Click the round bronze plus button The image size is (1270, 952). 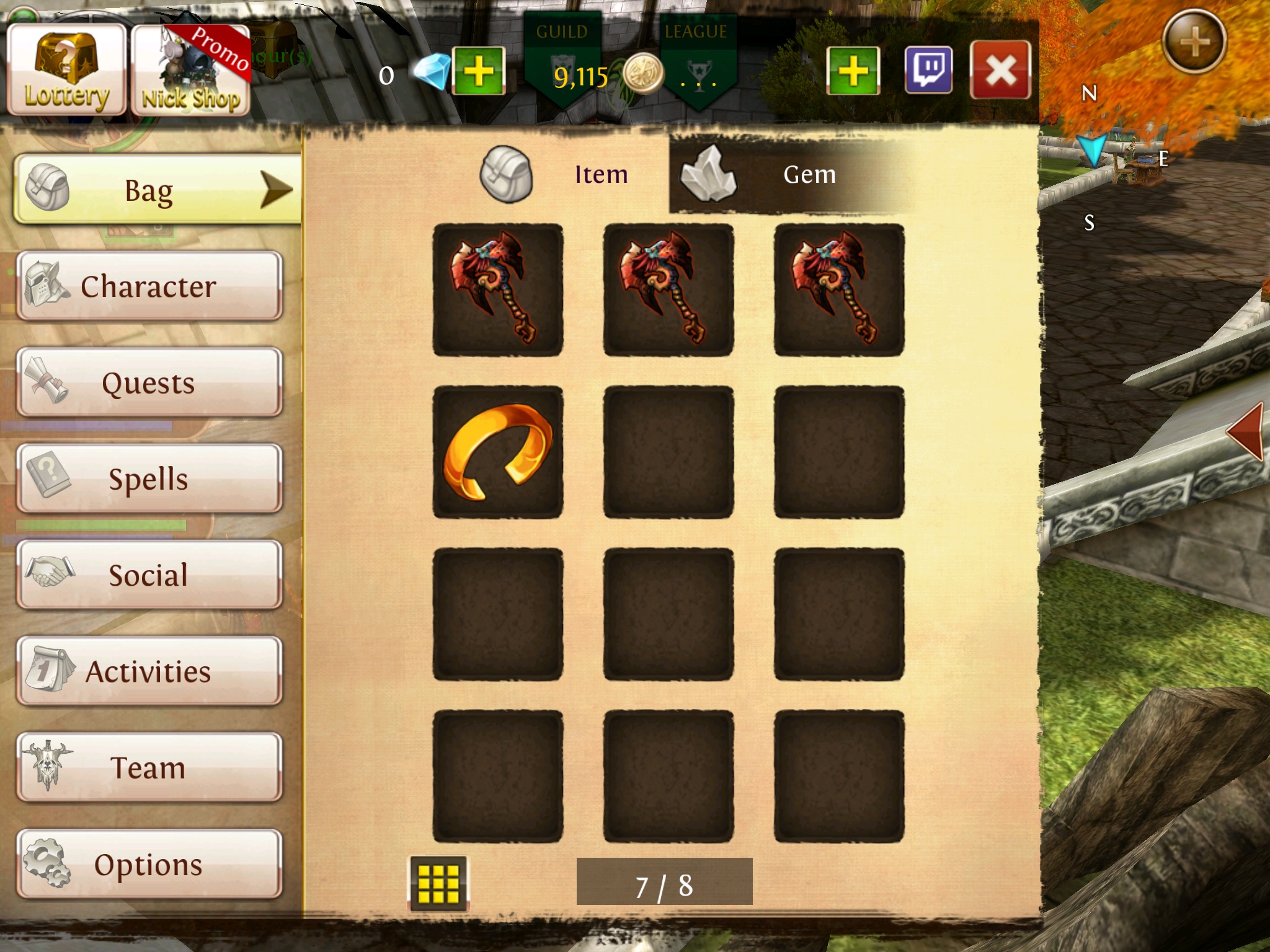(1194, 42)
